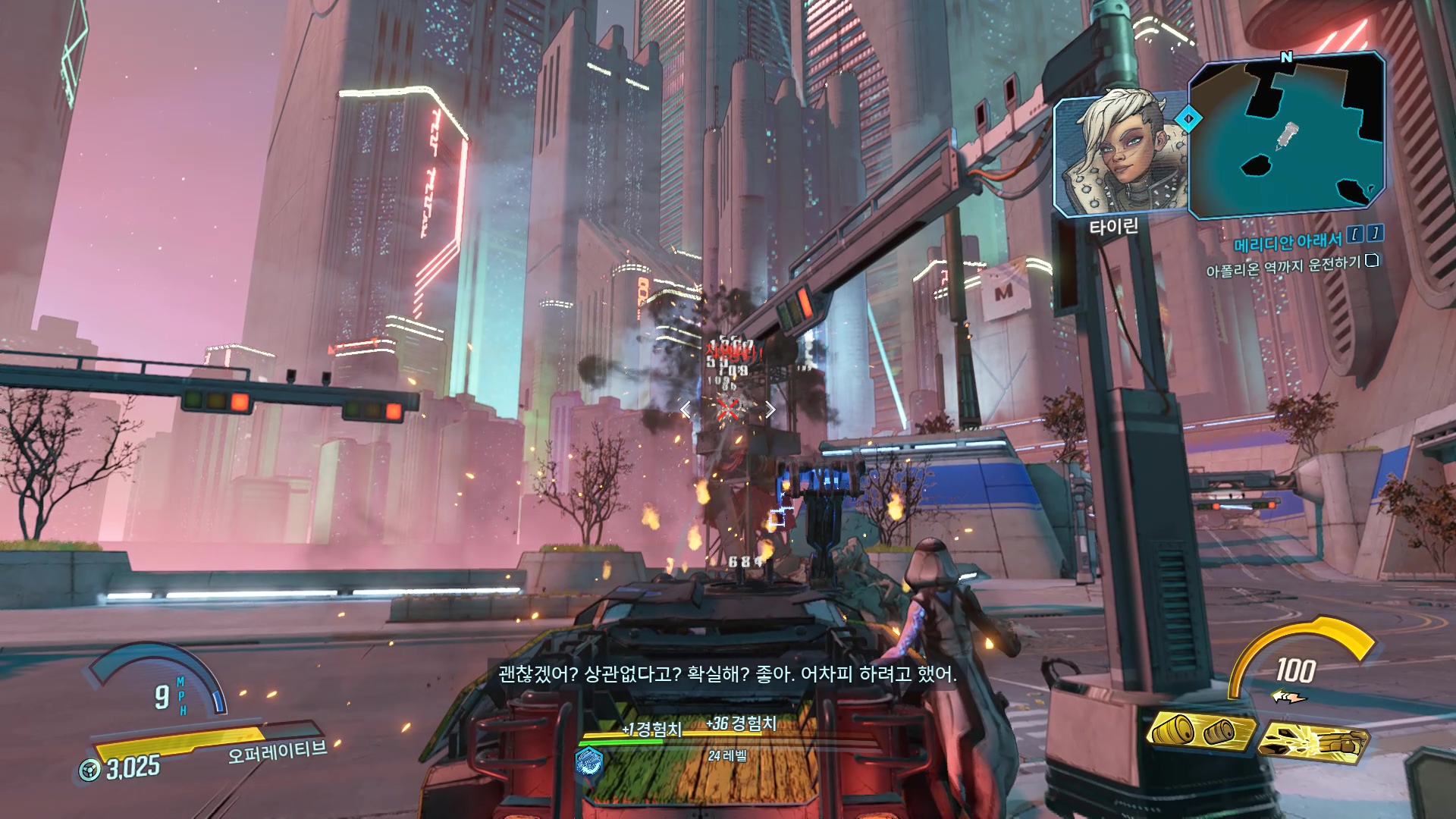
Task: Select the yellow vehicle boost canisters icon
Action: pyautogui.click(x=1200, y=732)
